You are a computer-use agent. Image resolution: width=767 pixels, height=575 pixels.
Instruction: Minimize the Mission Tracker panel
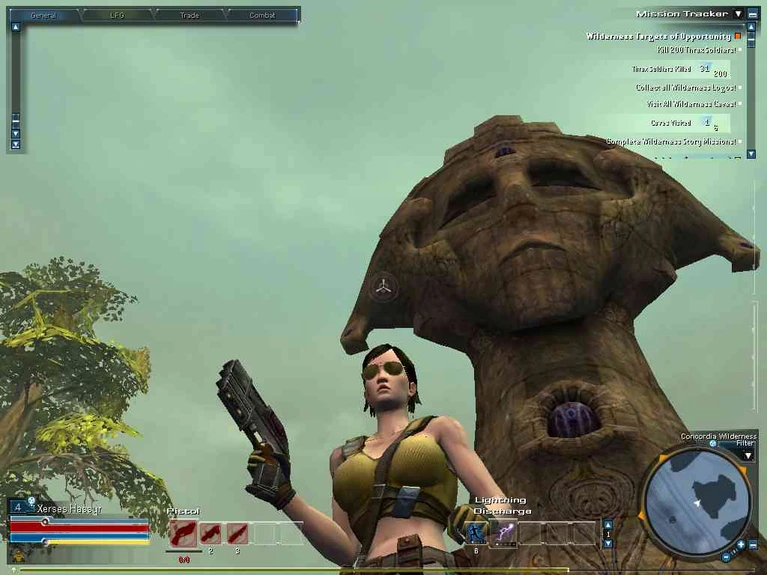coord(752,14)
